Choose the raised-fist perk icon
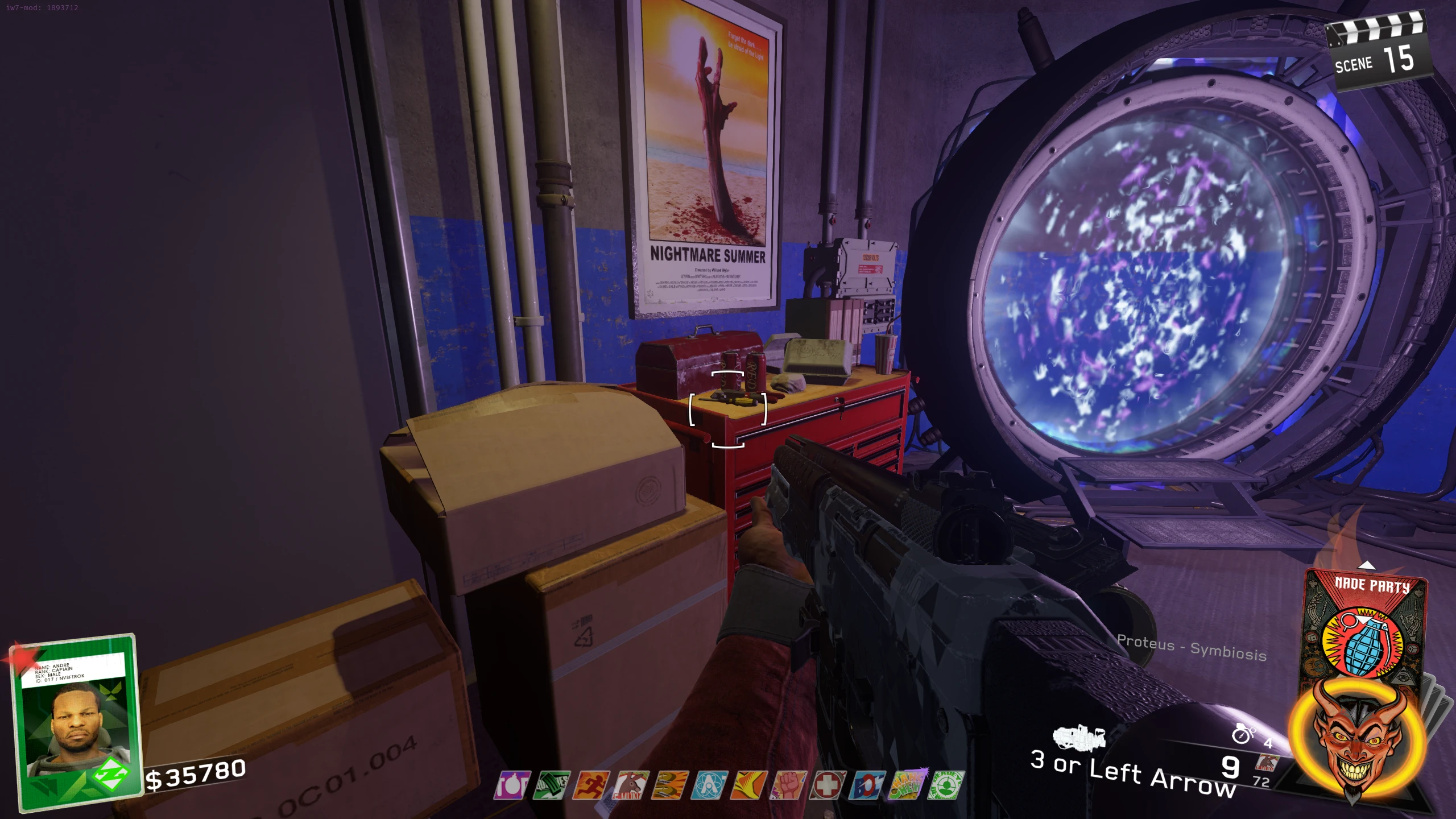1456x819 pixels. [788, 785]
